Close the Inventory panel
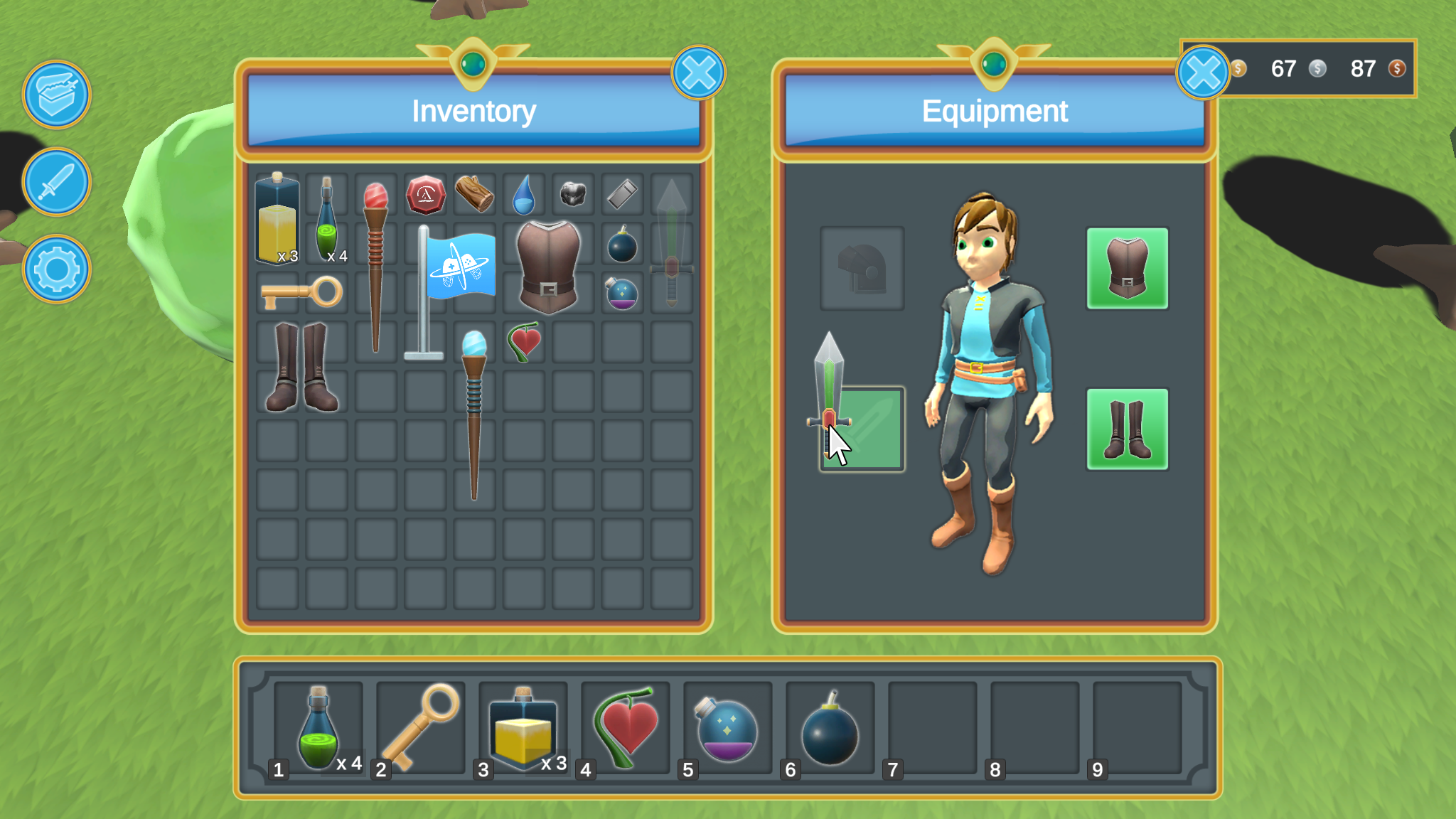The image size is (1456, 819). coord(697,72)
